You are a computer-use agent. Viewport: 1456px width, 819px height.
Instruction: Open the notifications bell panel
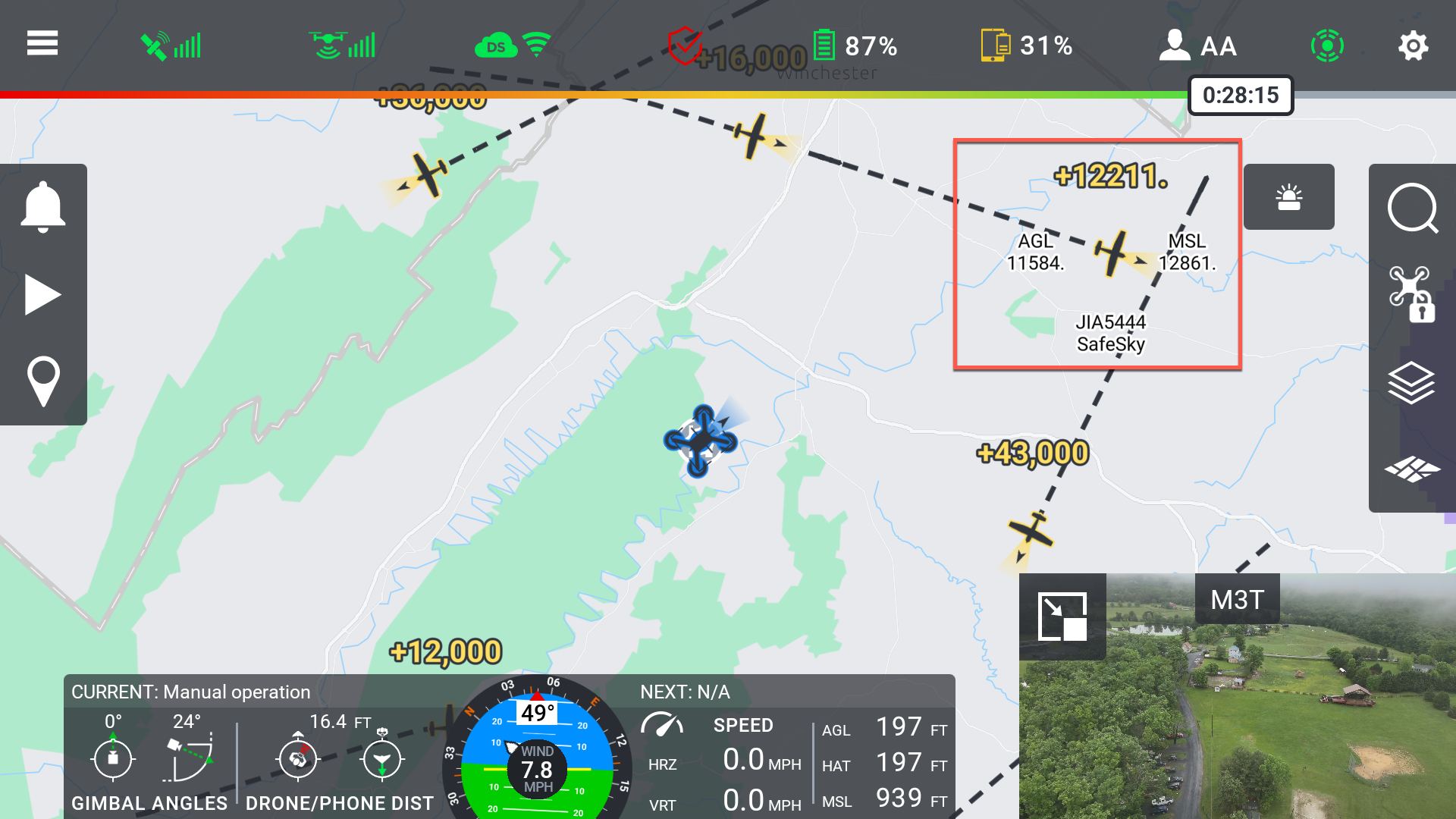43,206
